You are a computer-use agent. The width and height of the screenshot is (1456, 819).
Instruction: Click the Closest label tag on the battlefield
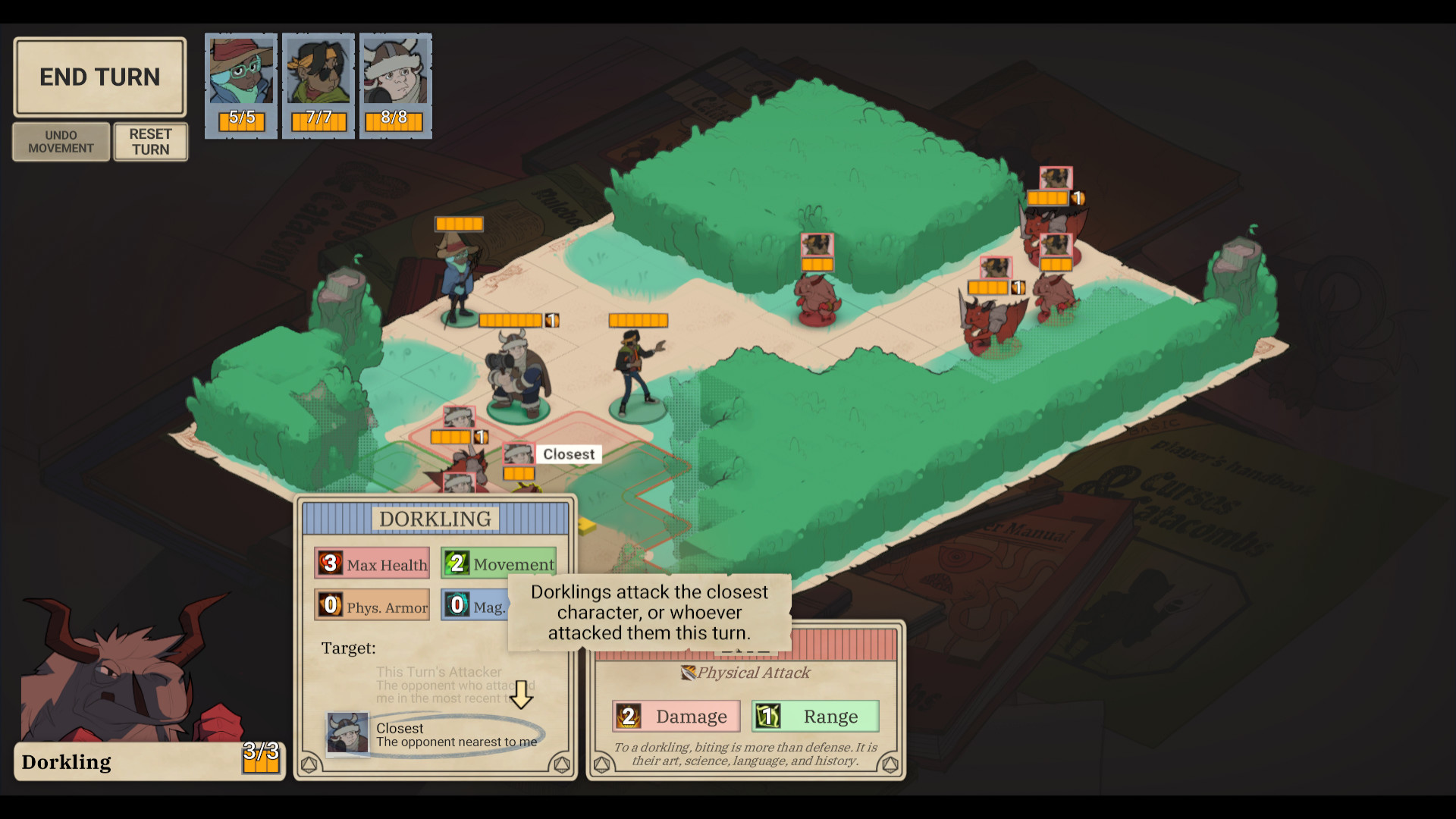click(x=569, y=453)
